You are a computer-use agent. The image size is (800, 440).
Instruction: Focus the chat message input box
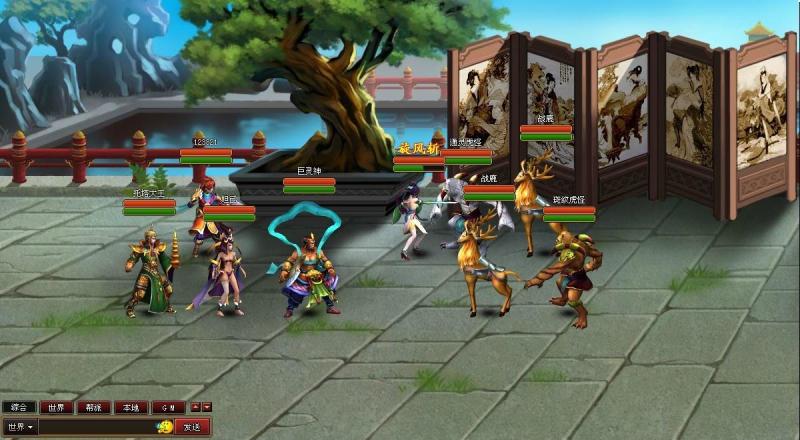click(96, 427)
